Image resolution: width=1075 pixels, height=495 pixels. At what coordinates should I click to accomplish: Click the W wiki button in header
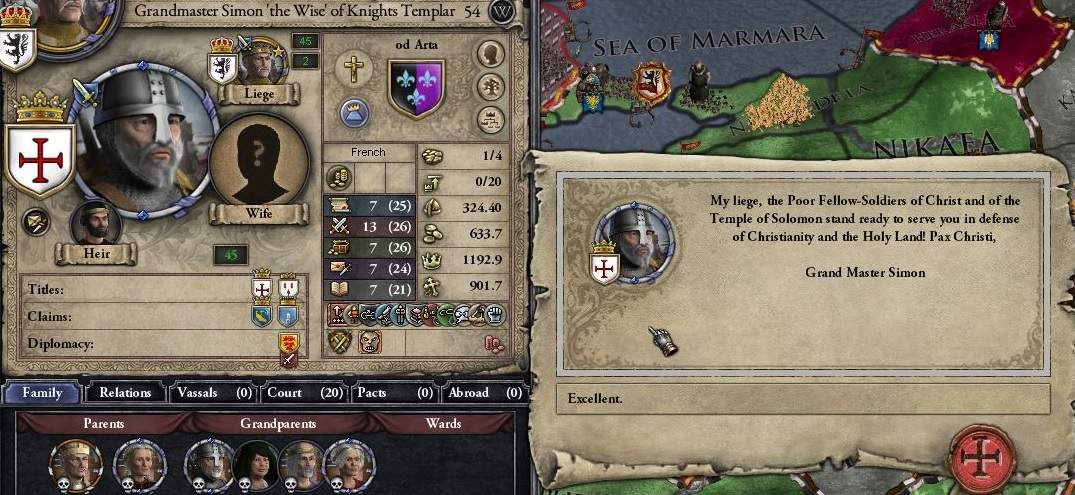click(x=503, y=11)
